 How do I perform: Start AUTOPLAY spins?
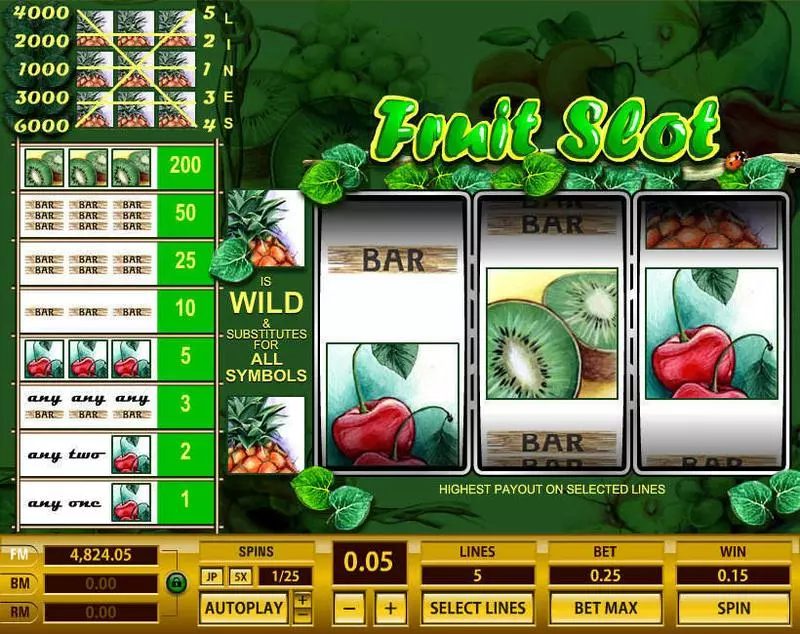(x=243, y=607)
